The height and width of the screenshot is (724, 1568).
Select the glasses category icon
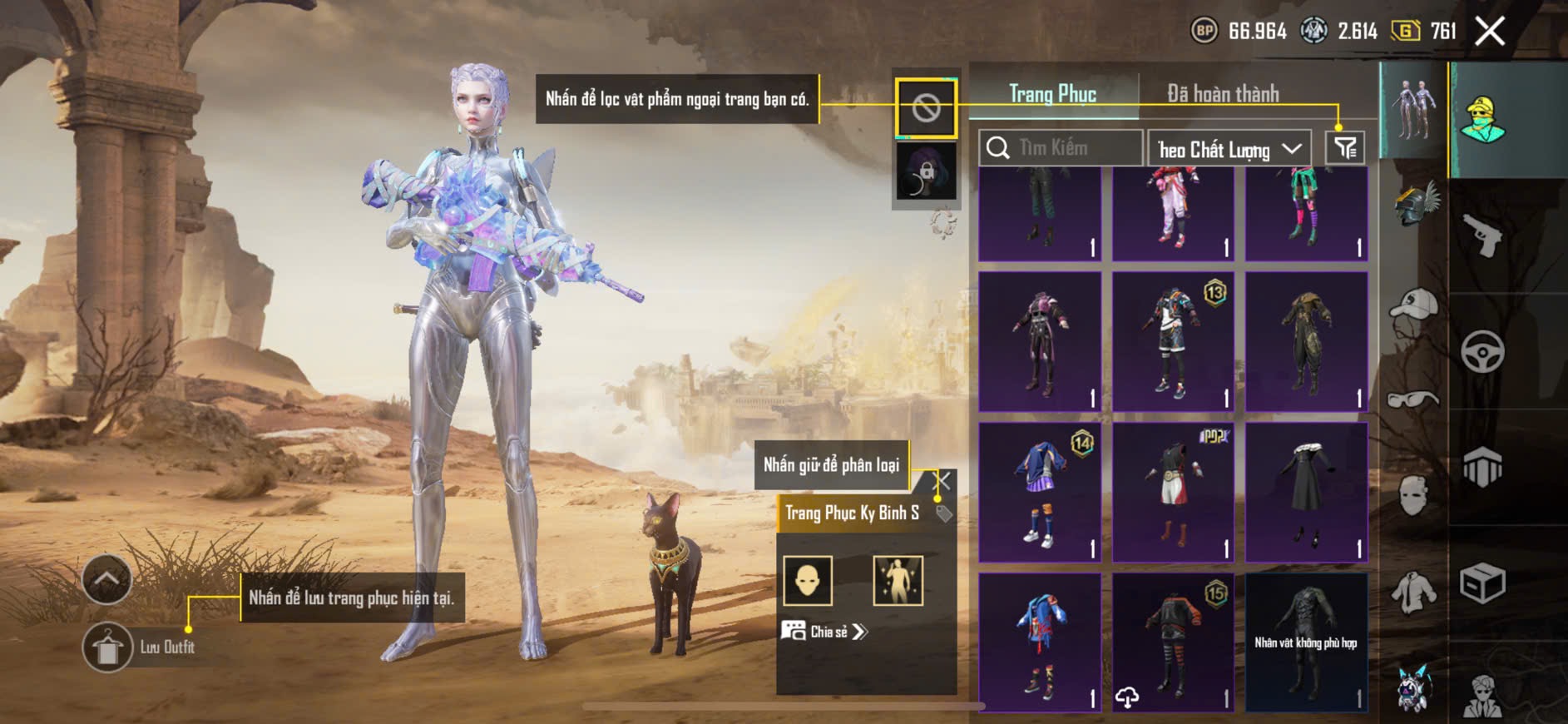pos(1413,400)
